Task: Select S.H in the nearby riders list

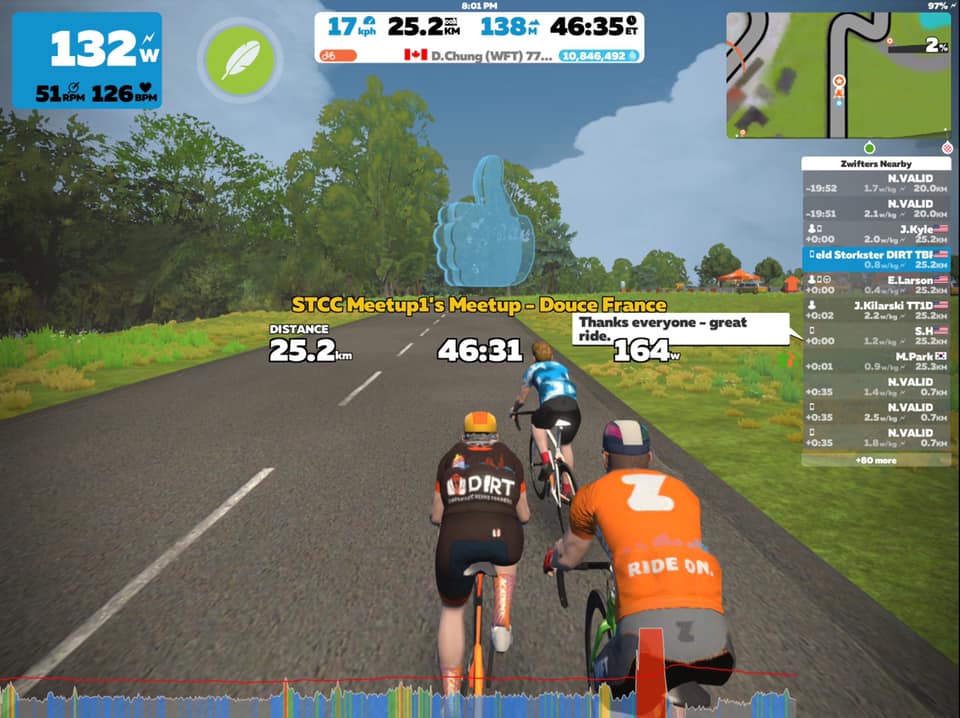Action: pos(876,335)
